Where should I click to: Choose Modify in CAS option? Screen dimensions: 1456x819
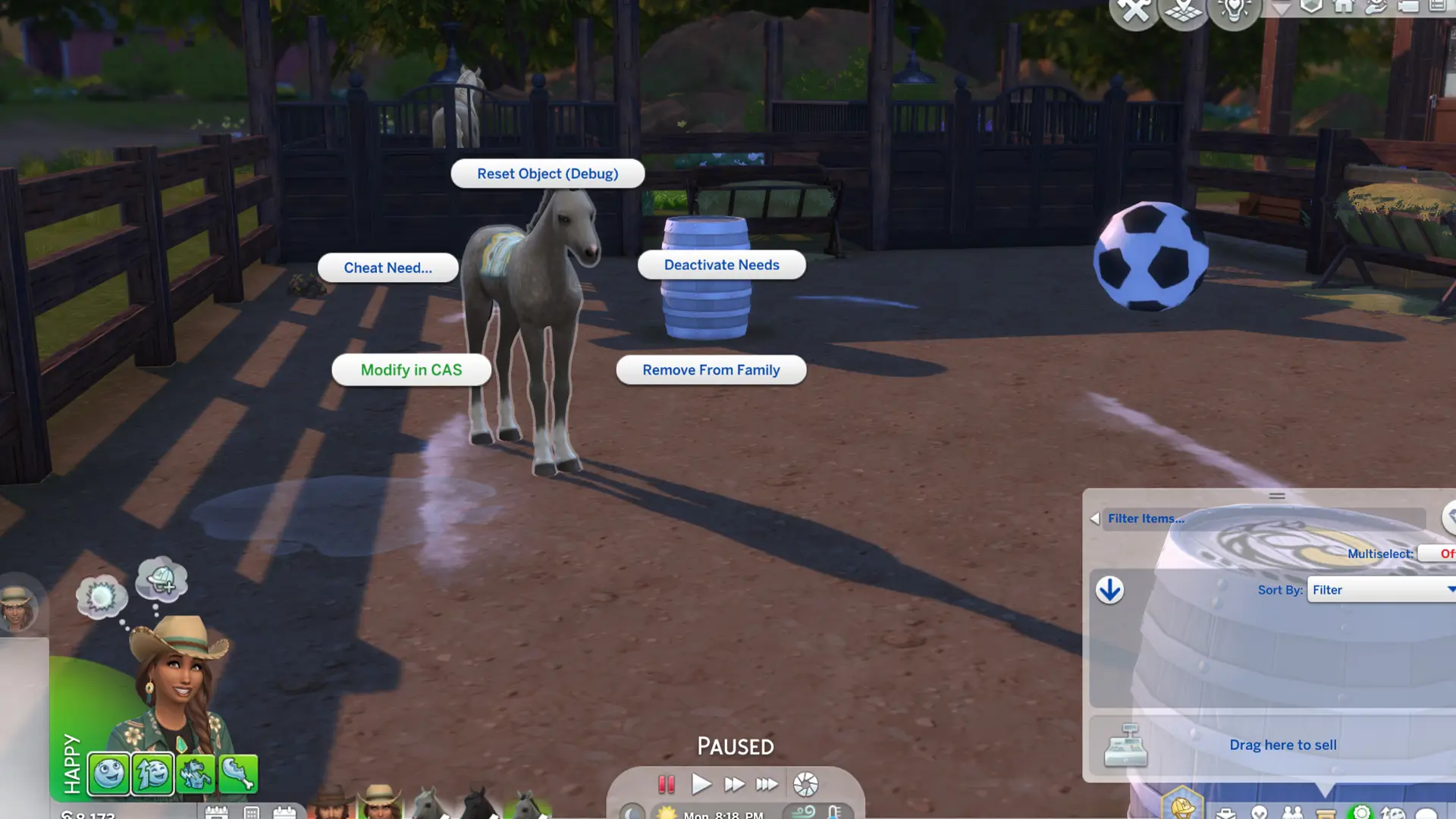411,369
